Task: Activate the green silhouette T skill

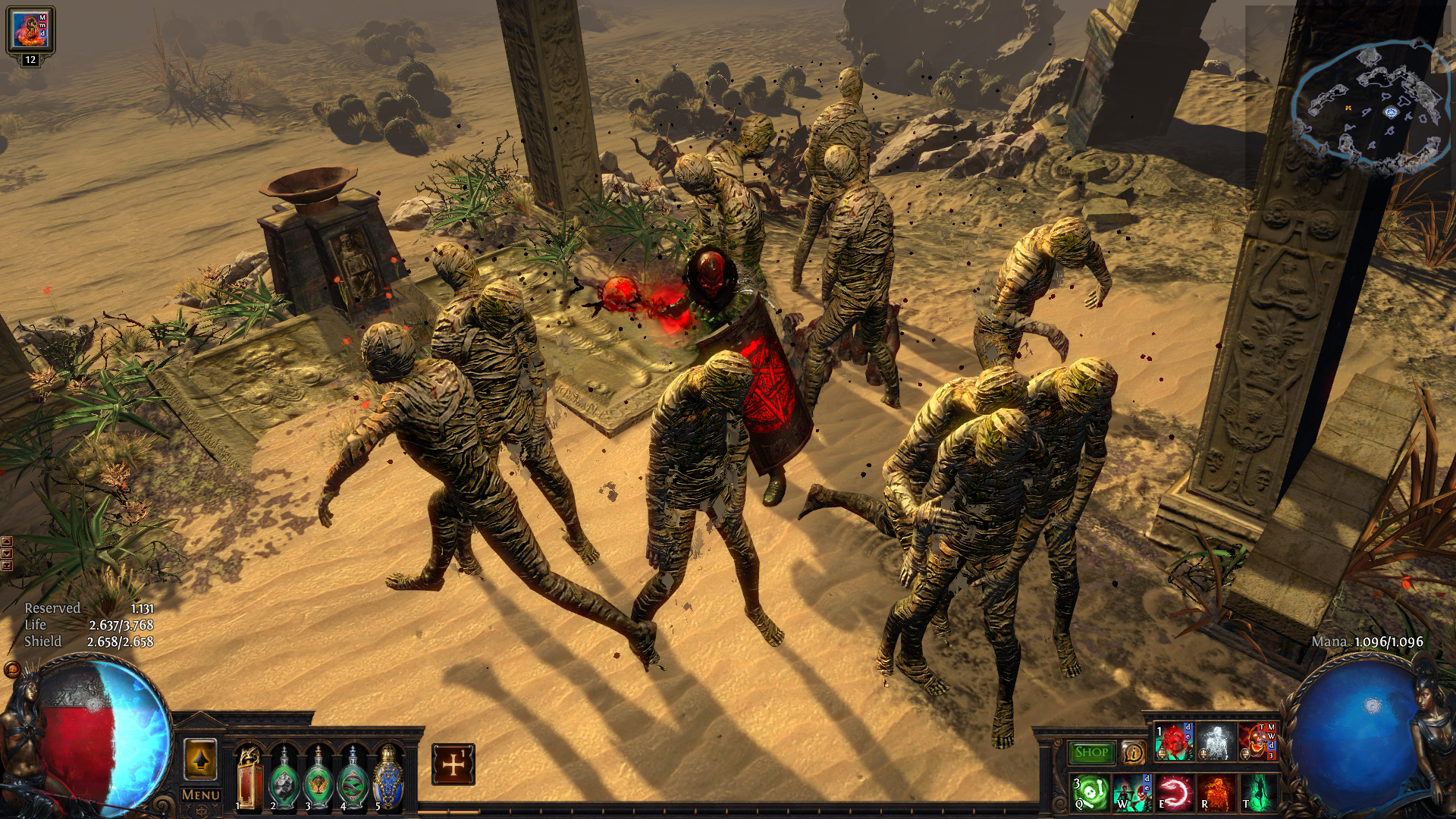Action: click(x=1257, y=792)
